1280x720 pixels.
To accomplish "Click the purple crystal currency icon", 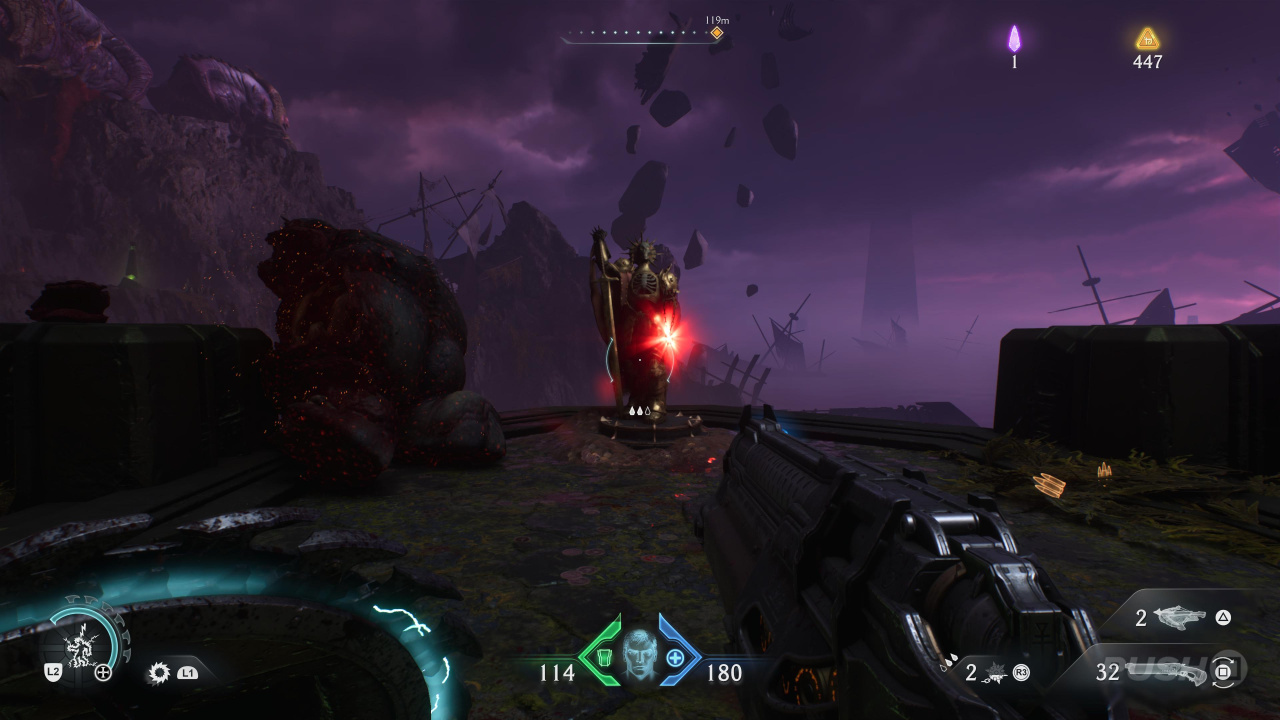I will (x=1014, y=39).
